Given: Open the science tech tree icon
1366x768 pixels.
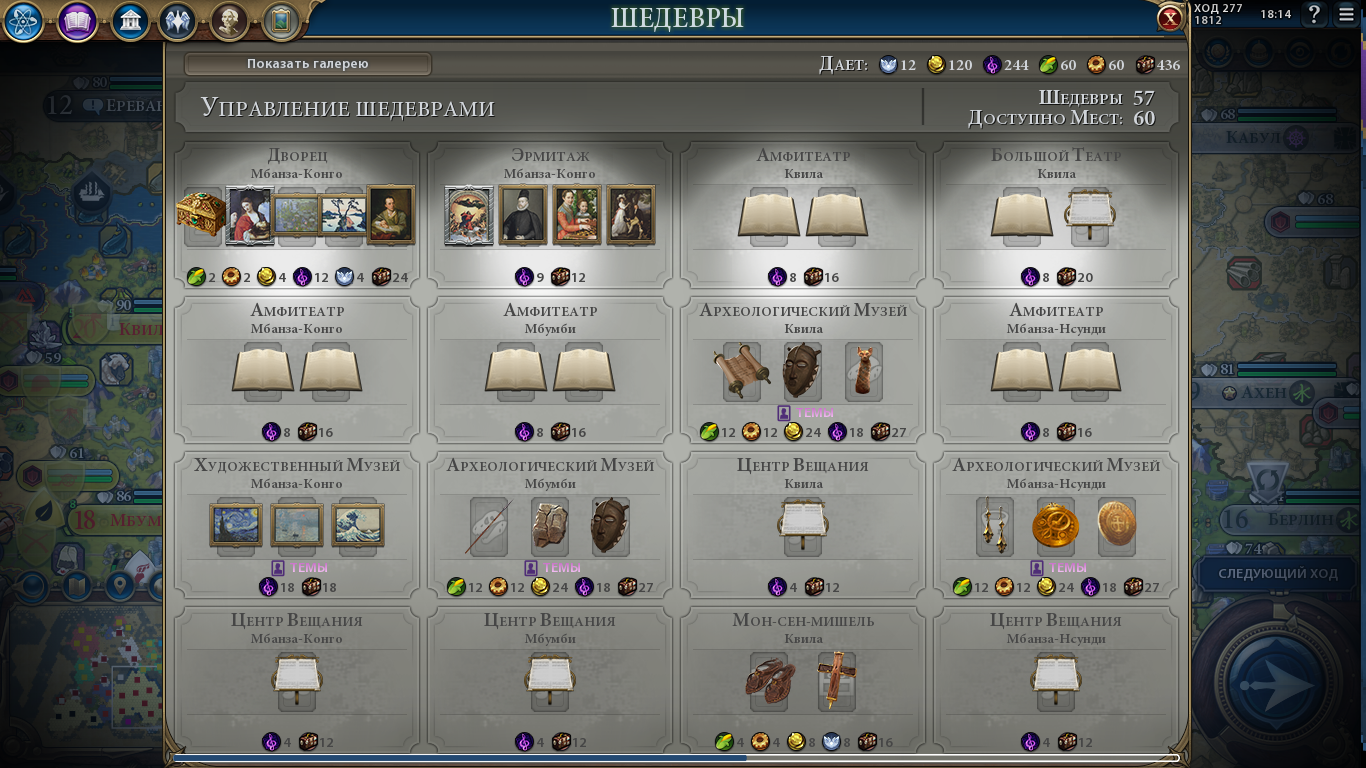Looking at the screenshot, I should (23, 21).
